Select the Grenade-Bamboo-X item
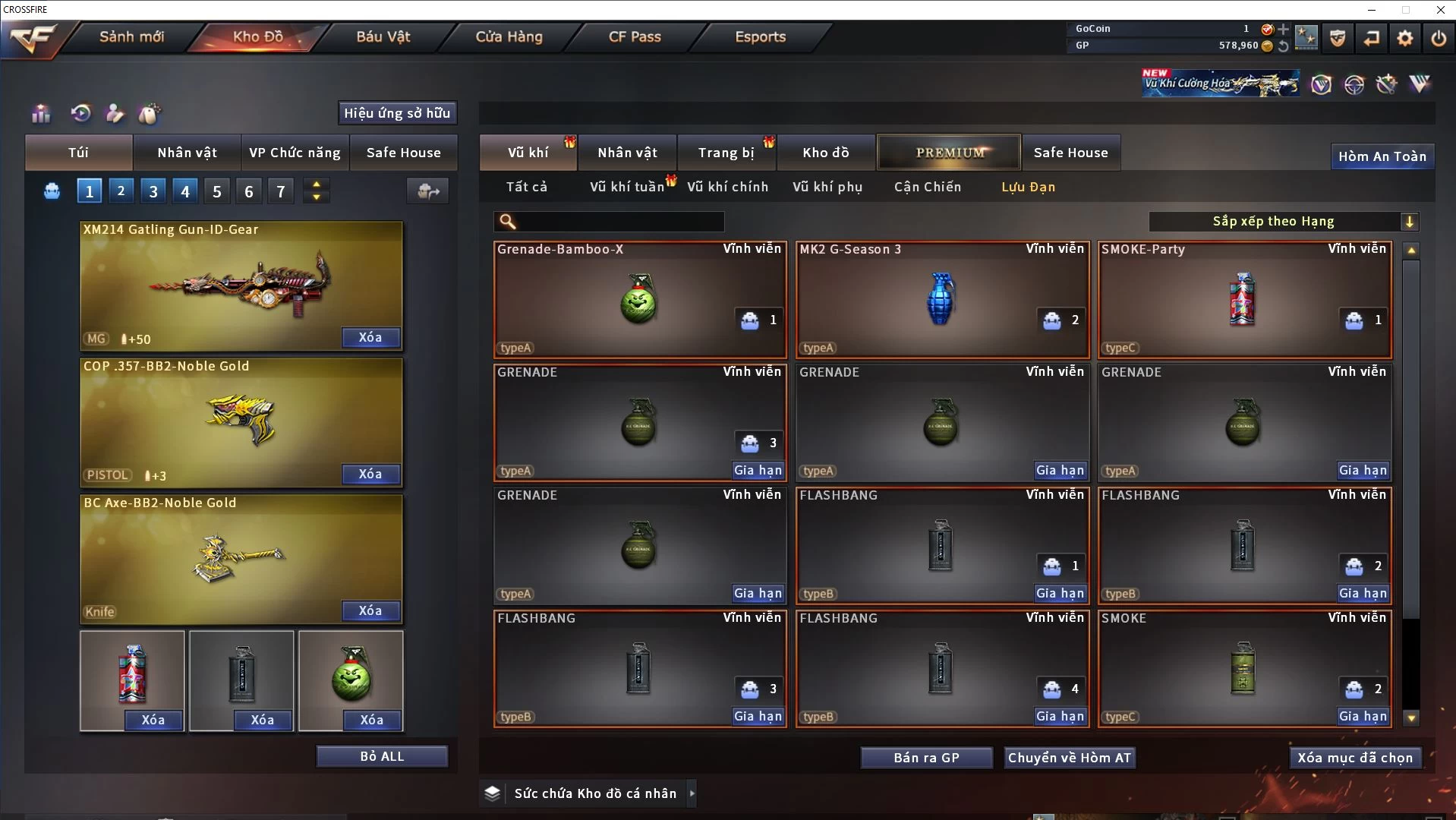 click(x=639, y=299)
